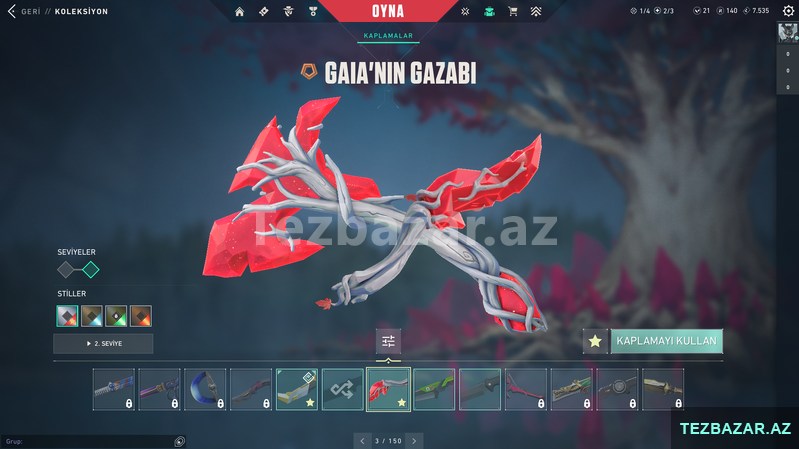
Task: Go to the next skin page arrow
Action: click(x=414, y=440)
